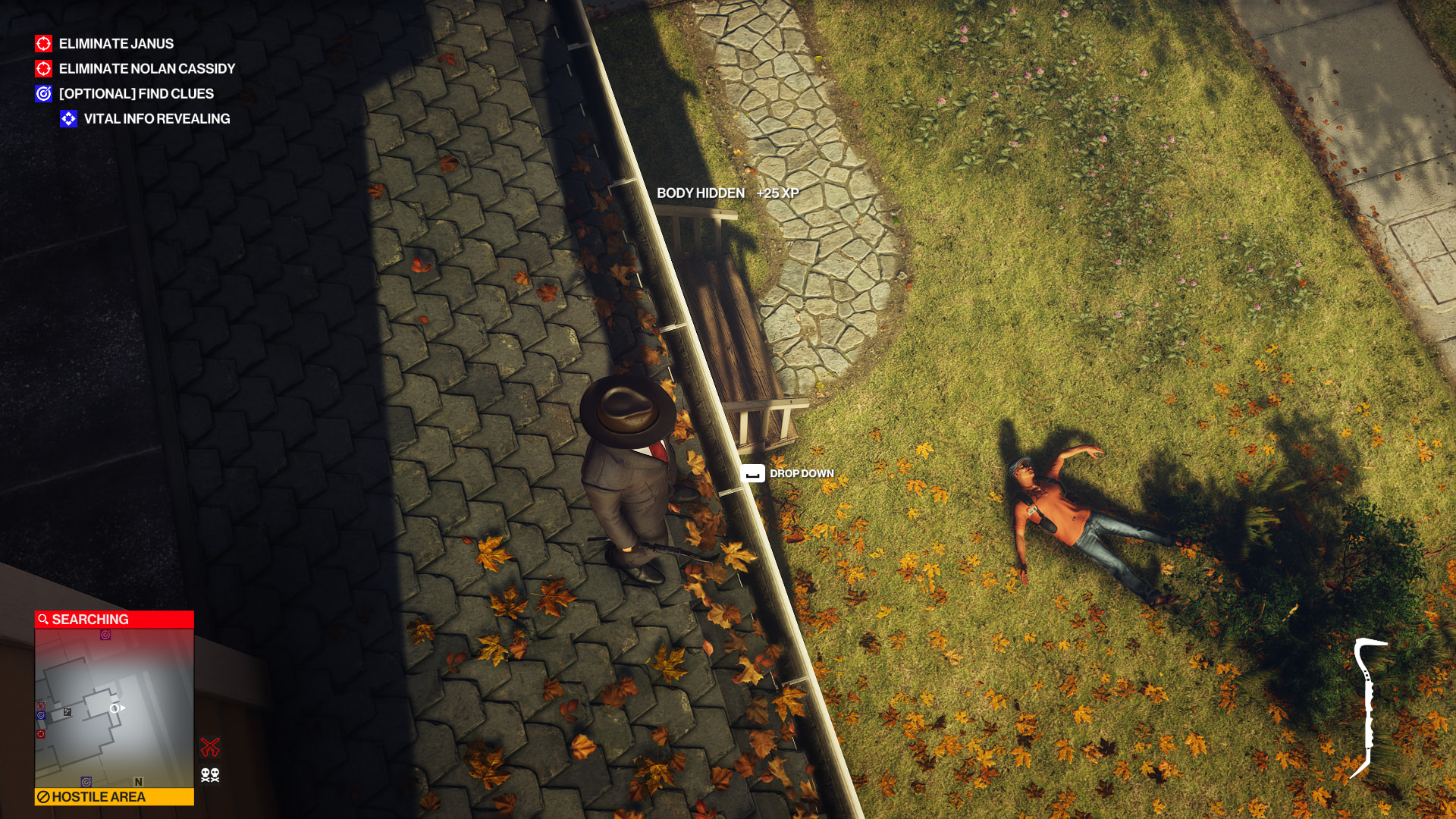Click the crowbar item in the inventory slot
The width and height of the screenshot is (1456, 819).
click(1370, 708)
